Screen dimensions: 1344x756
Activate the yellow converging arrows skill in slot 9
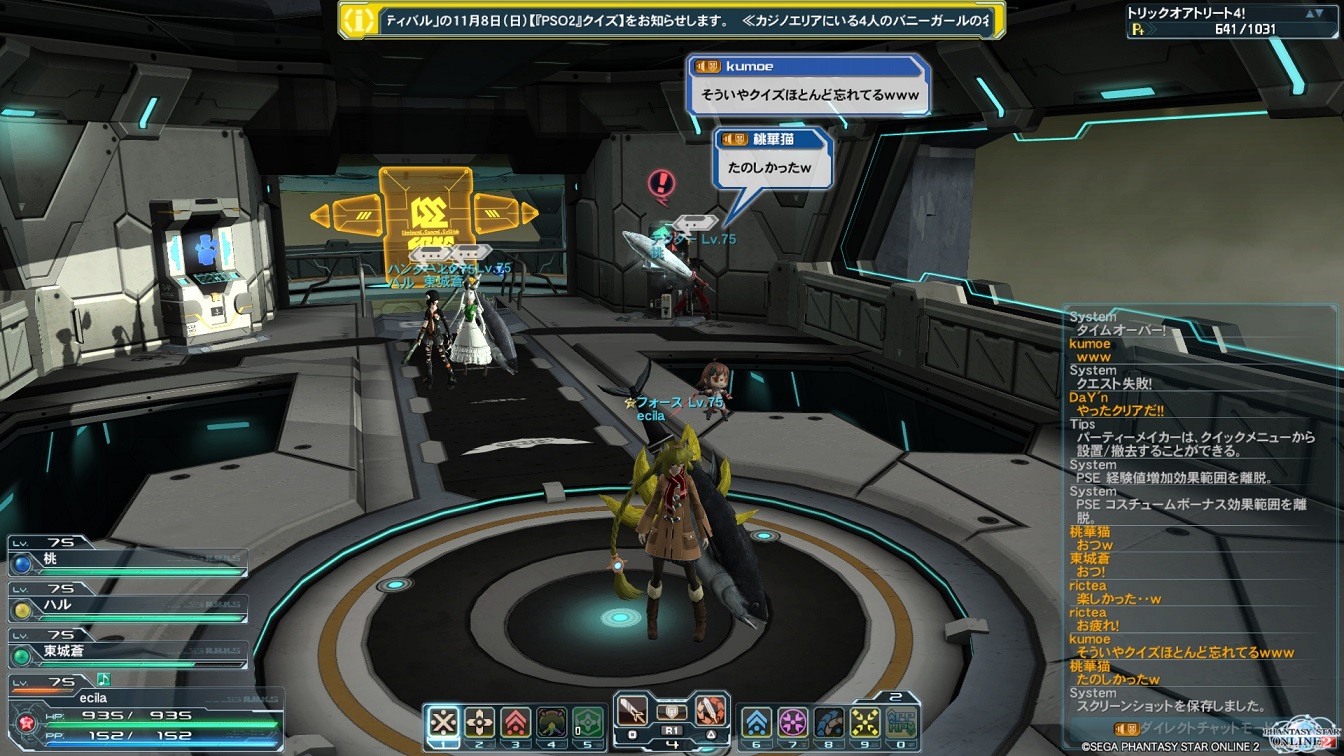click(864, 722)
